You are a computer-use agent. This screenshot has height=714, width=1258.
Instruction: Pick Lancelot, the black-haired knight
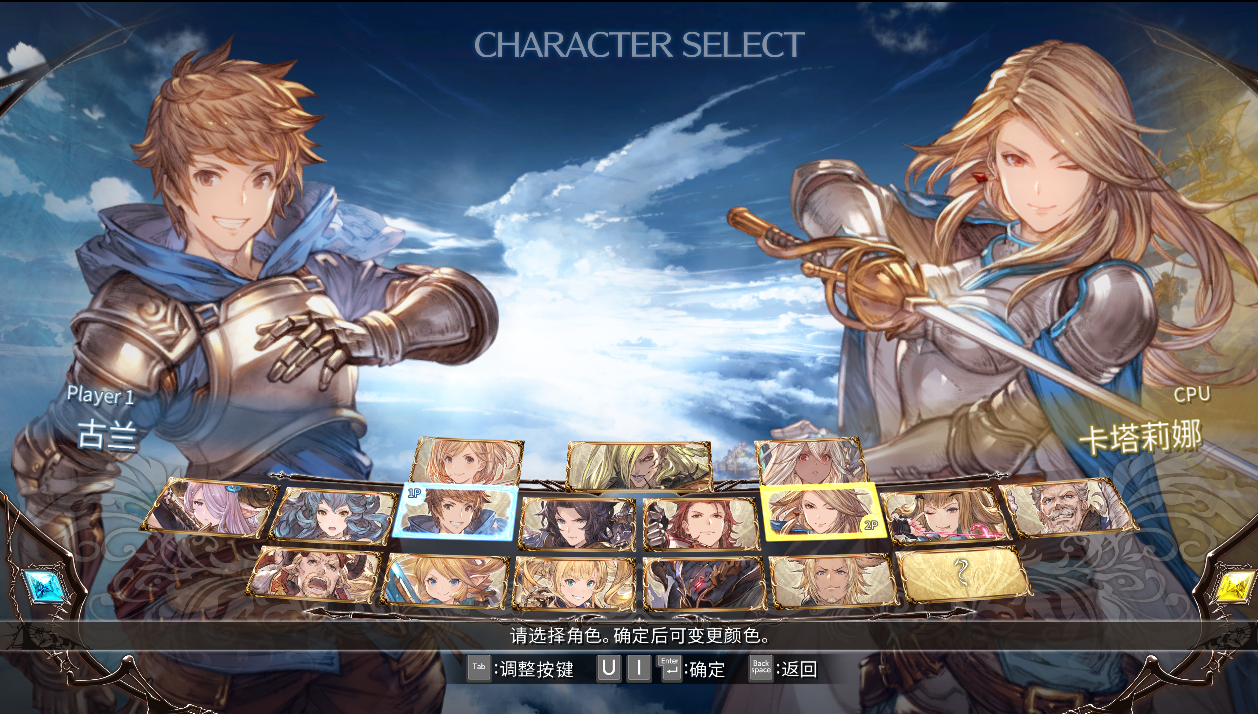tap(577, 523)
